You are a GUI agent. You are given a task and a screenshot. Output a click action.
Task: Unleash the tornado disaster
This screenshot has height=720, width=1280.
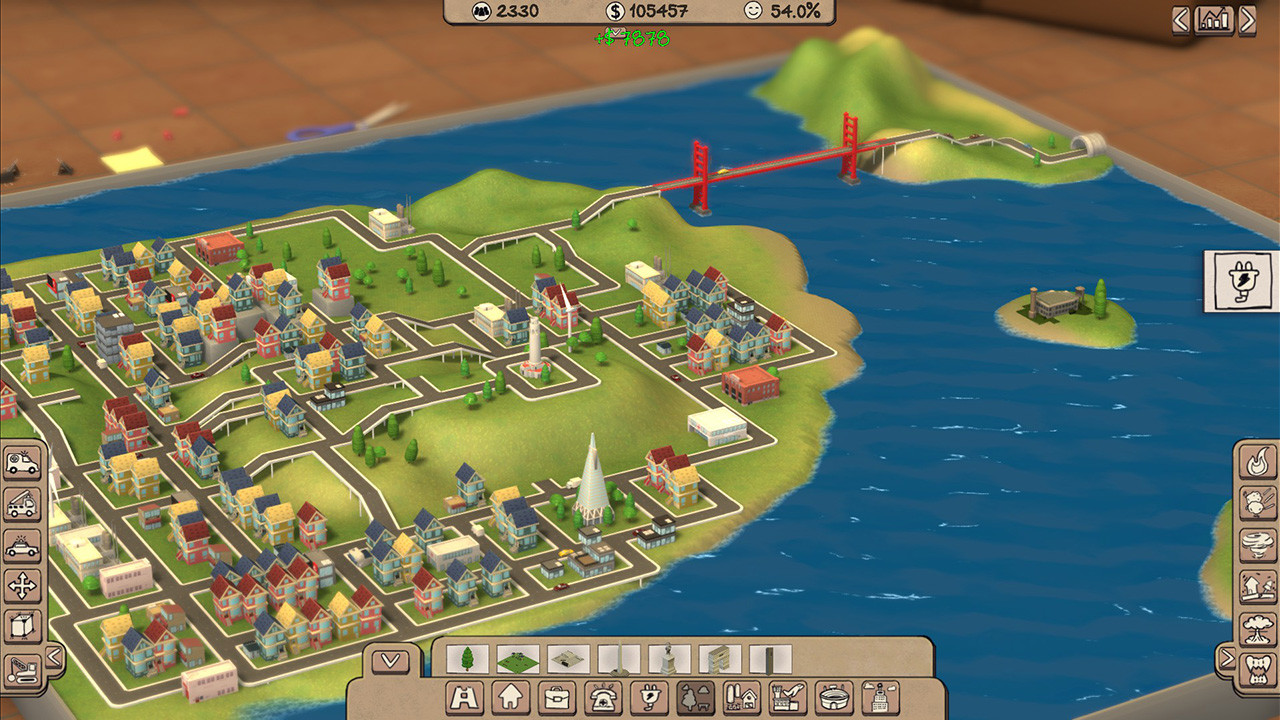[x=1256, y=543]
